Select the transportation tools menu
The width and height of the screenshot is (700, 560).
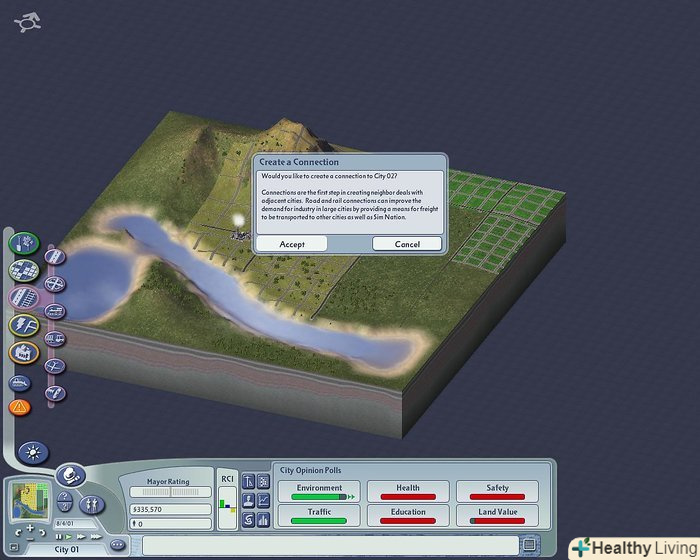[23, 297]
